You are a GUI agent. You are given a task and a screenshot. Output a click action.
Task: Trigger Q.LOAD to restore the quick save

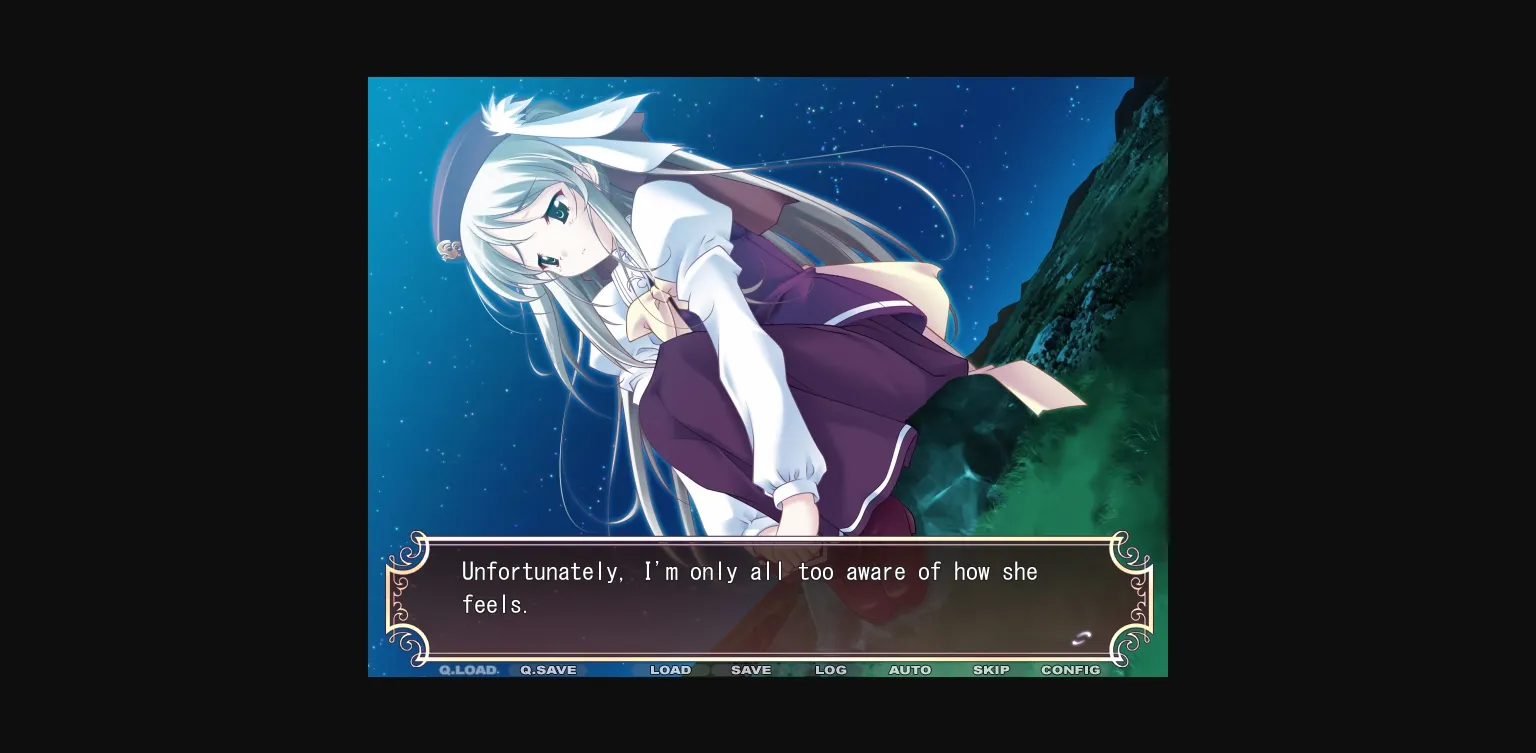click(x=467, y=670)
